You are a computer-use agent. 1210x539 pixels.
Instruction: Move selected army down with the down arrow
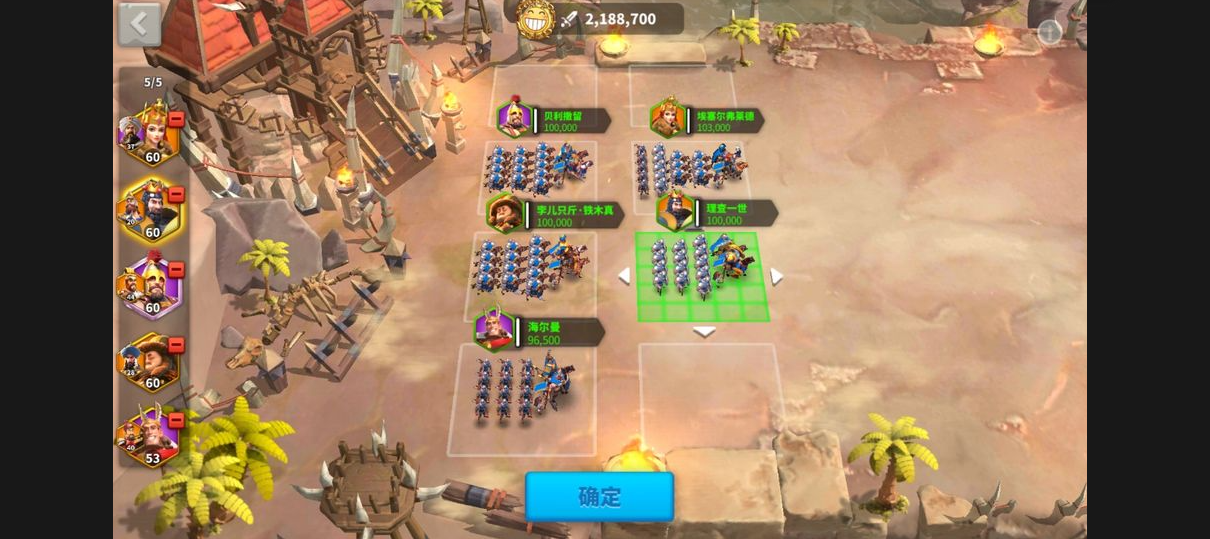click(704, 332)
